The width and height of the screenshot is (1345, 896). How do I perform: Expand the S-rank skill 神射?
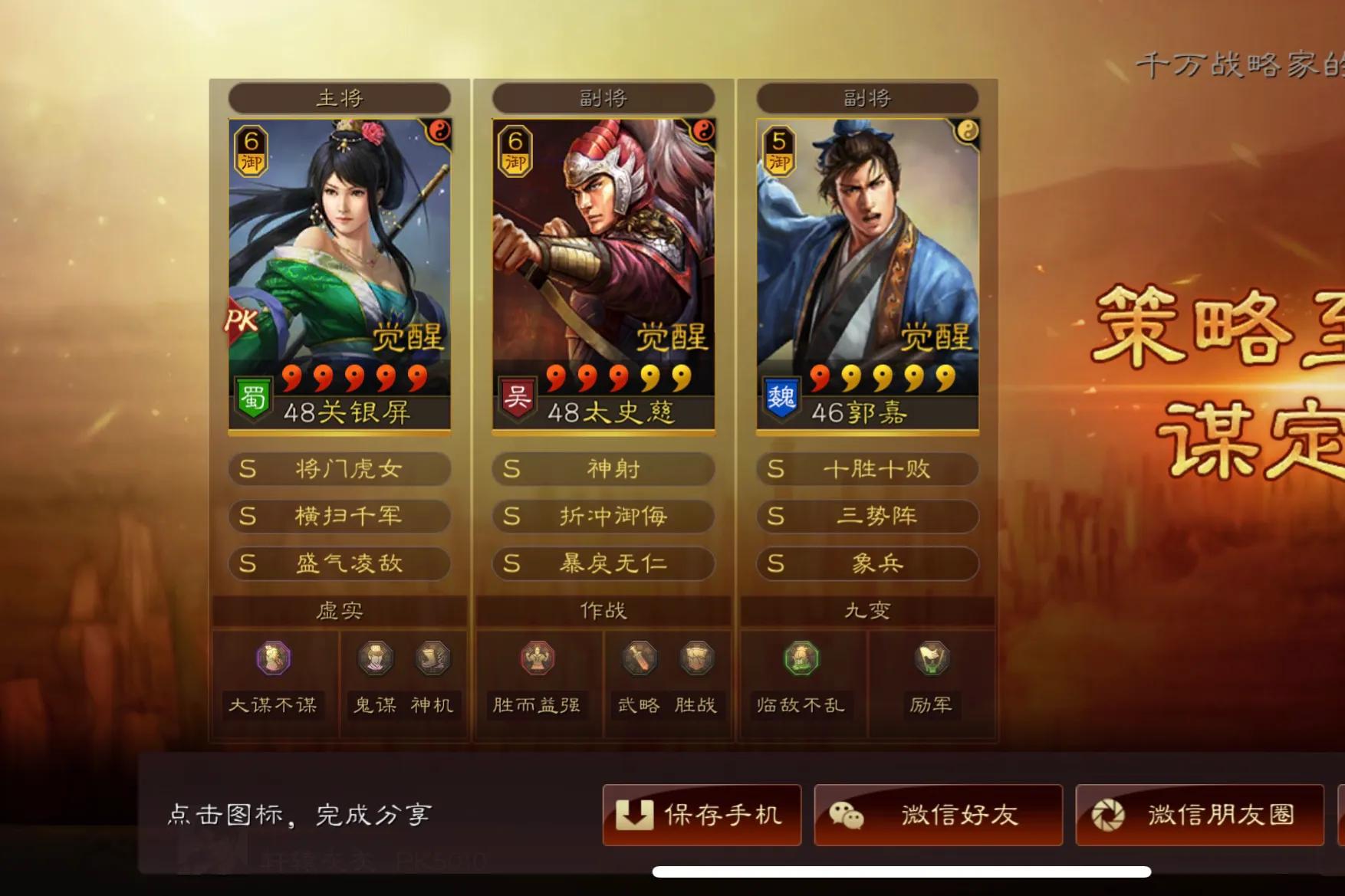[x=603, y=469]
